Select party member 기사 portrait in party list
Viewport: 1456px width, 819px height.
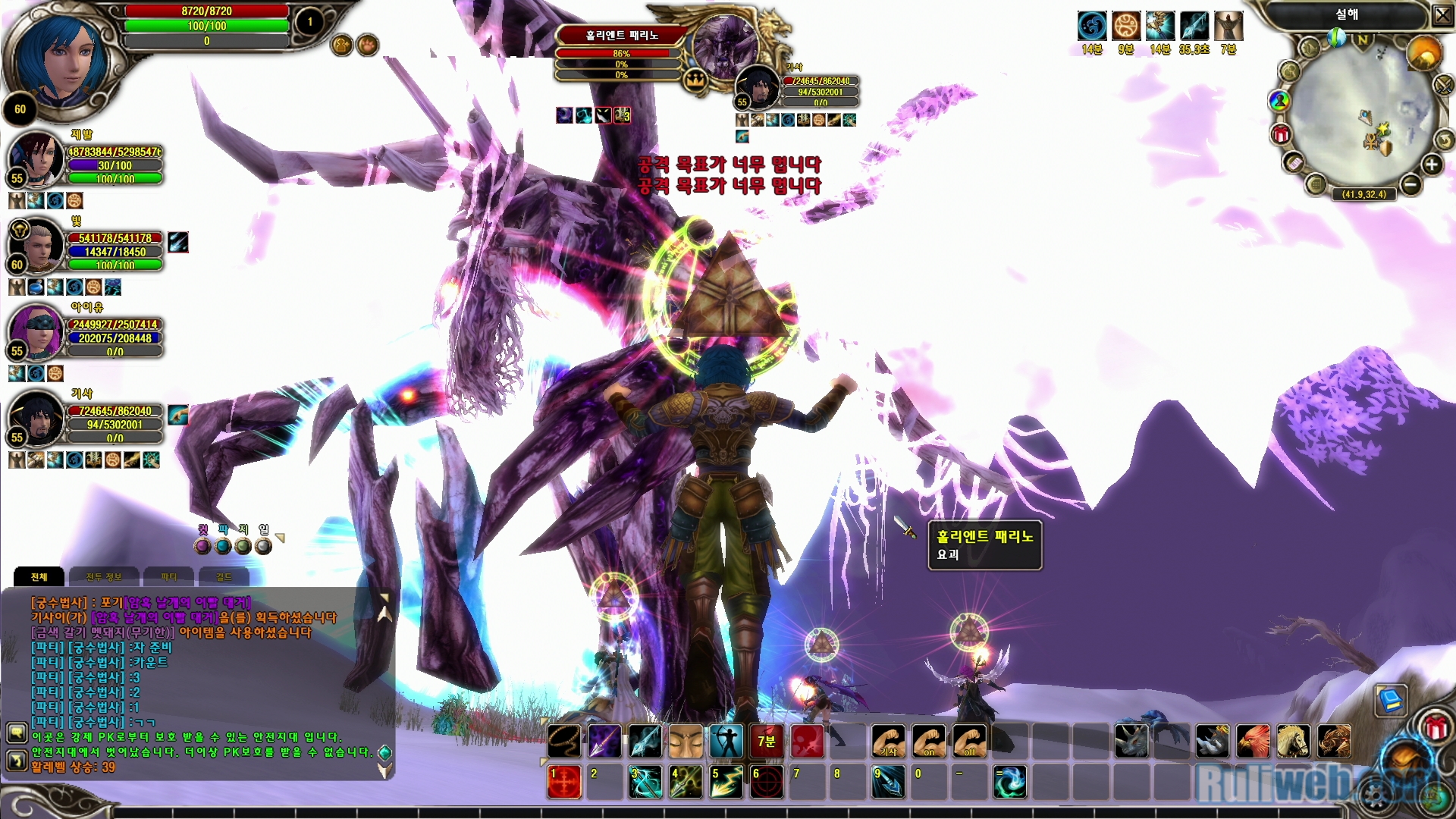point(36,419)
